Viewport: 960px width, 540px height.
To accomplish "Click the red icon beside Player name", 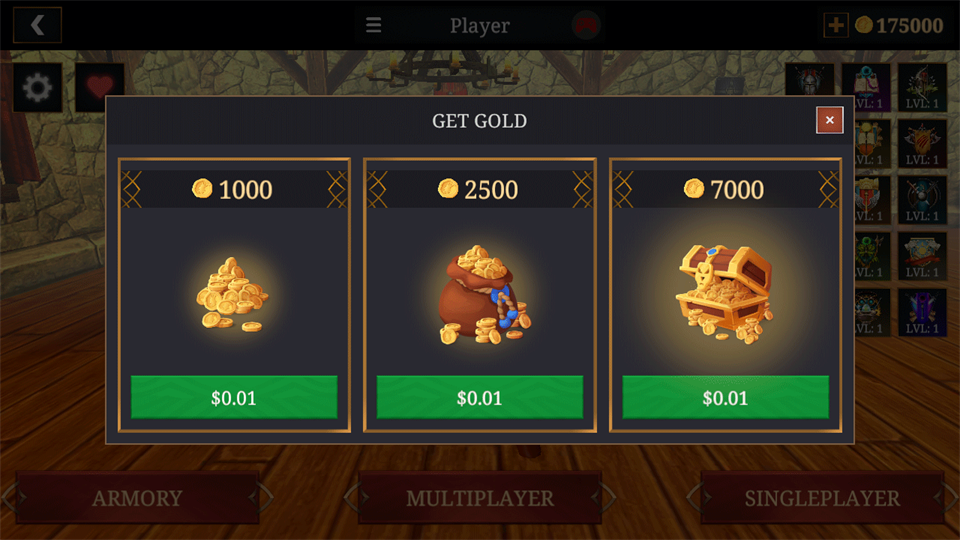I will click(586, 25).
